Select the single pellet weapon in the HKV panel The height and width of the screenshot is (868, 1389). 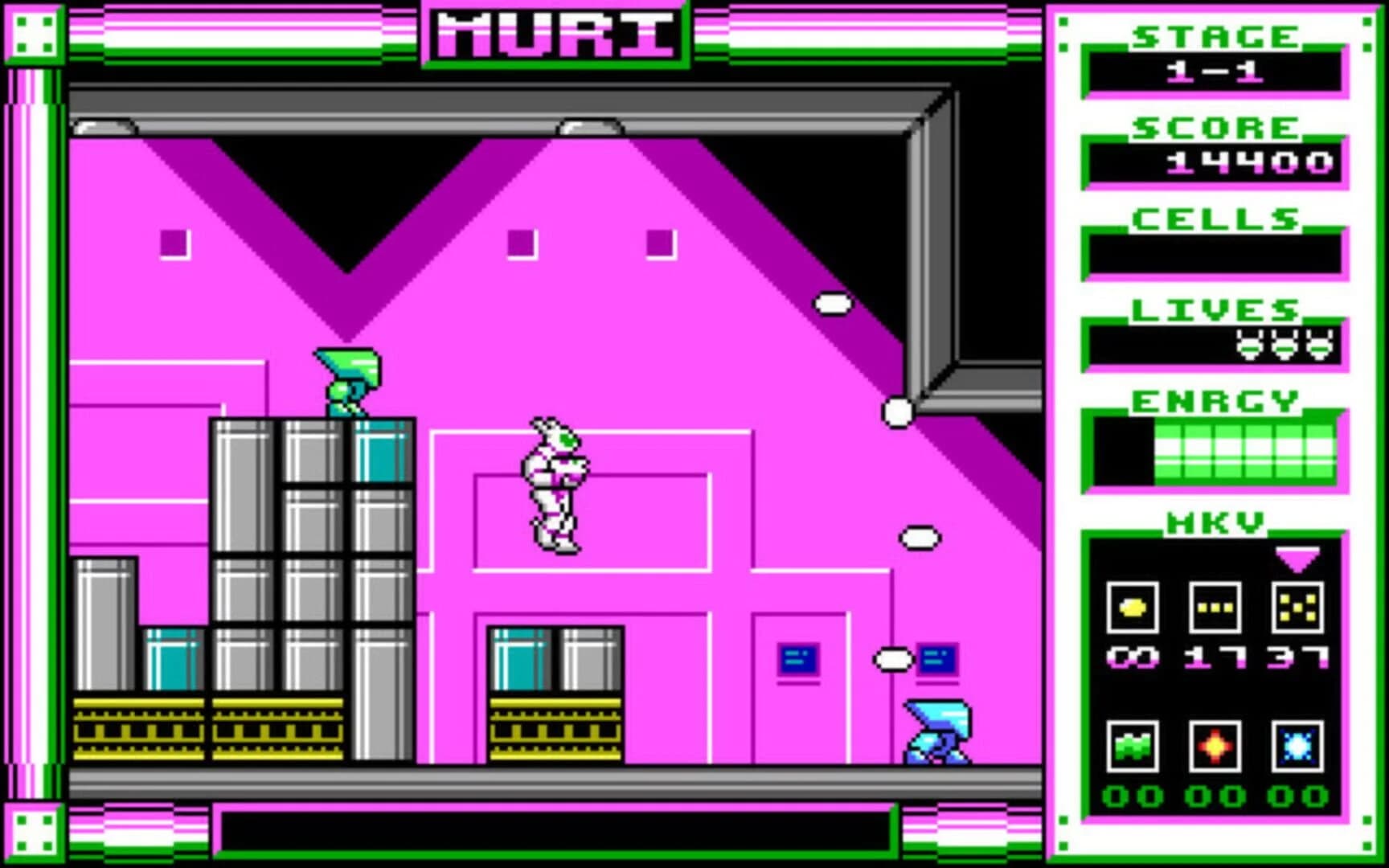(x=1133, y=608)
